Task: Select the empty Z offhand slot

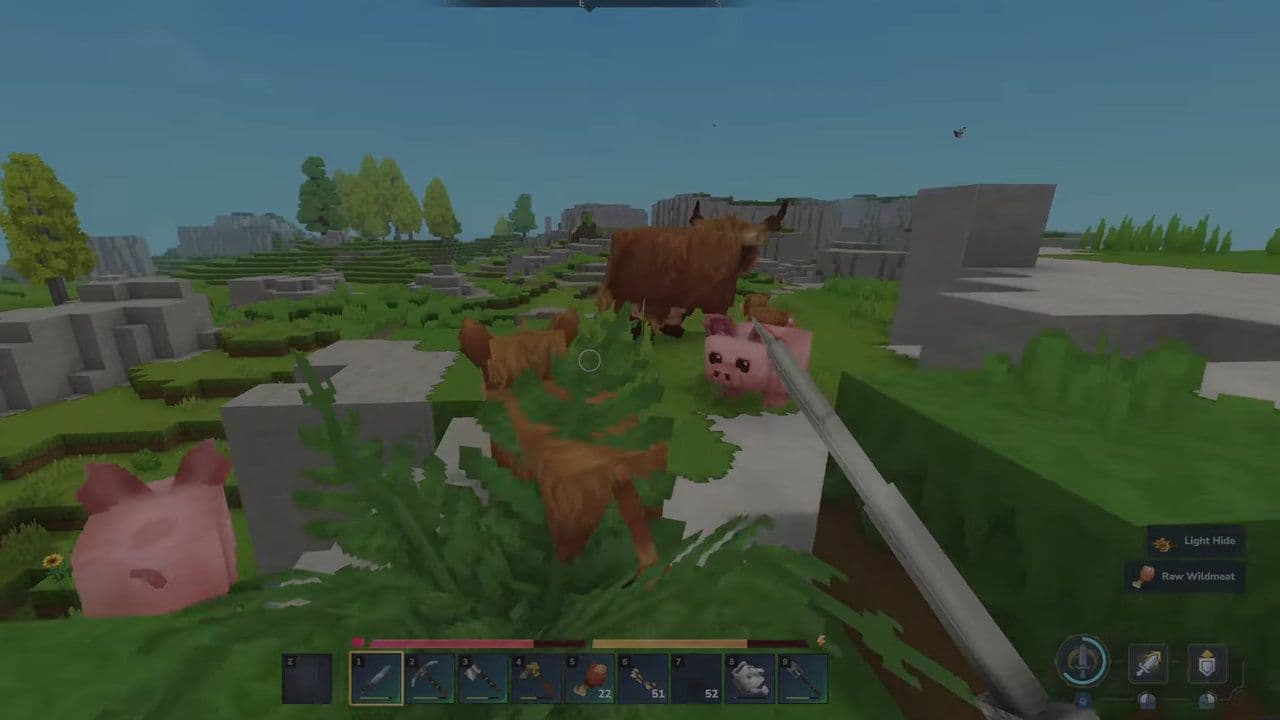Action: click(308, 678)
